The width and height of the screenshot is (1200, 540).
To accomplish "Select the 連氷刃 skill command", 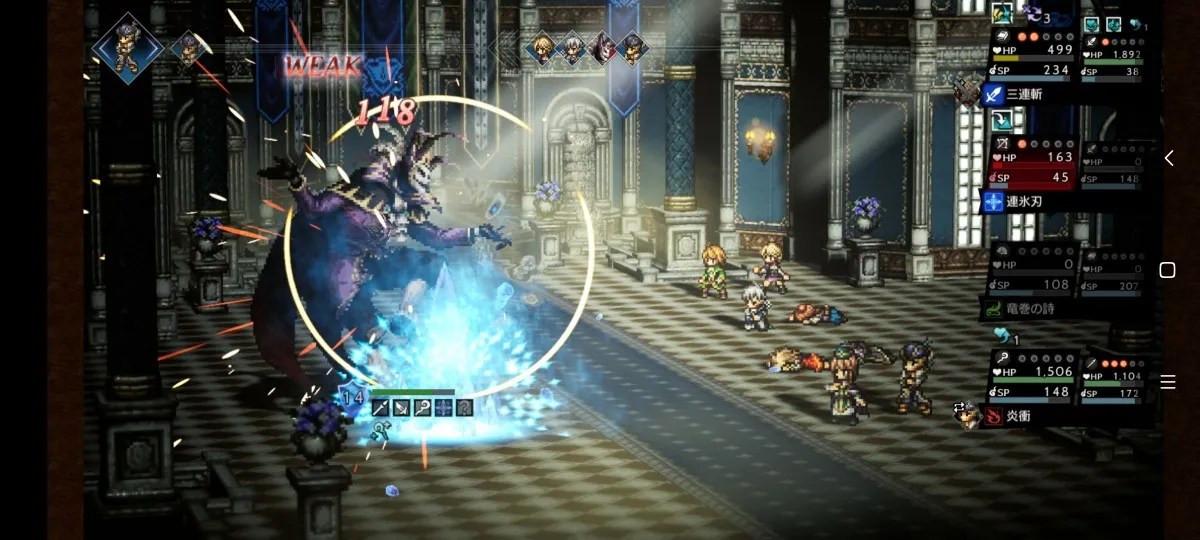I will [1024, 202].
